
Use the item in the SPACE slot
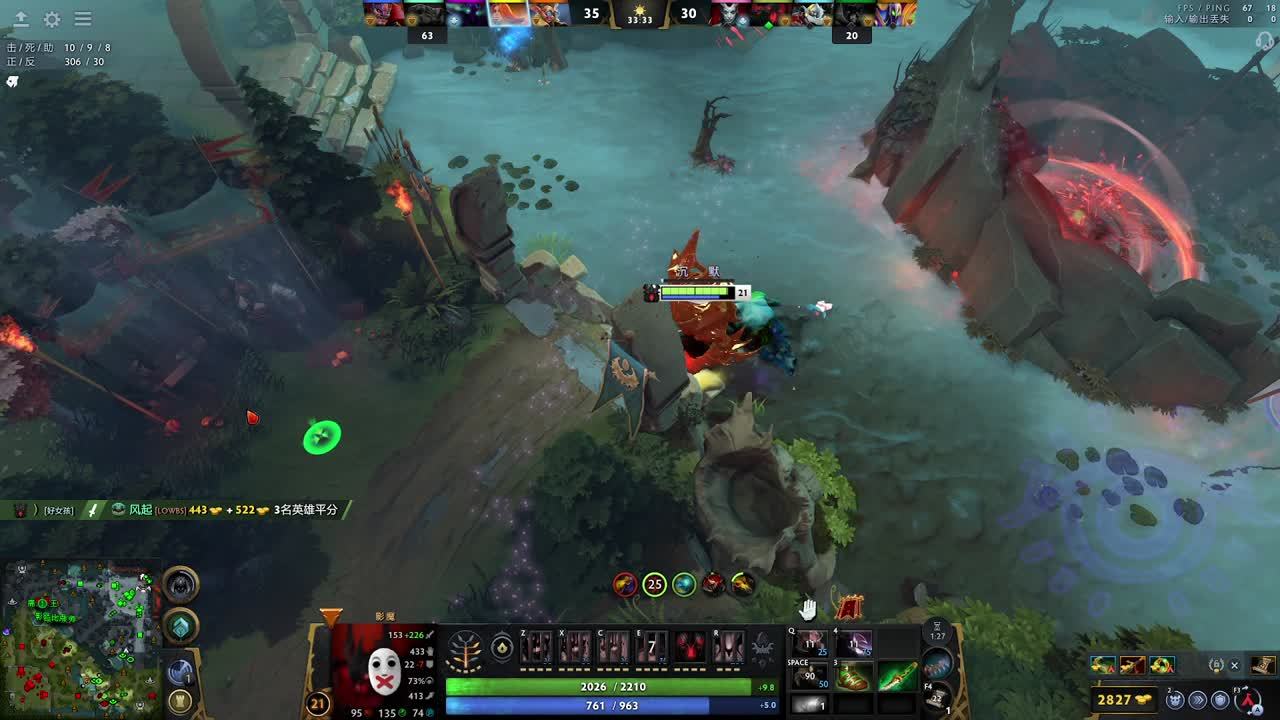coord(811,676)
